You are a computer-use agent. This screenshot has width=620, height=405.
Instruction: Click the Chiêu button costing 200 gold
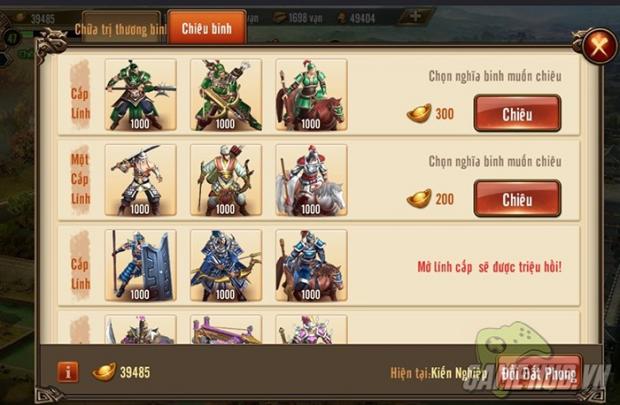point(517,199)
